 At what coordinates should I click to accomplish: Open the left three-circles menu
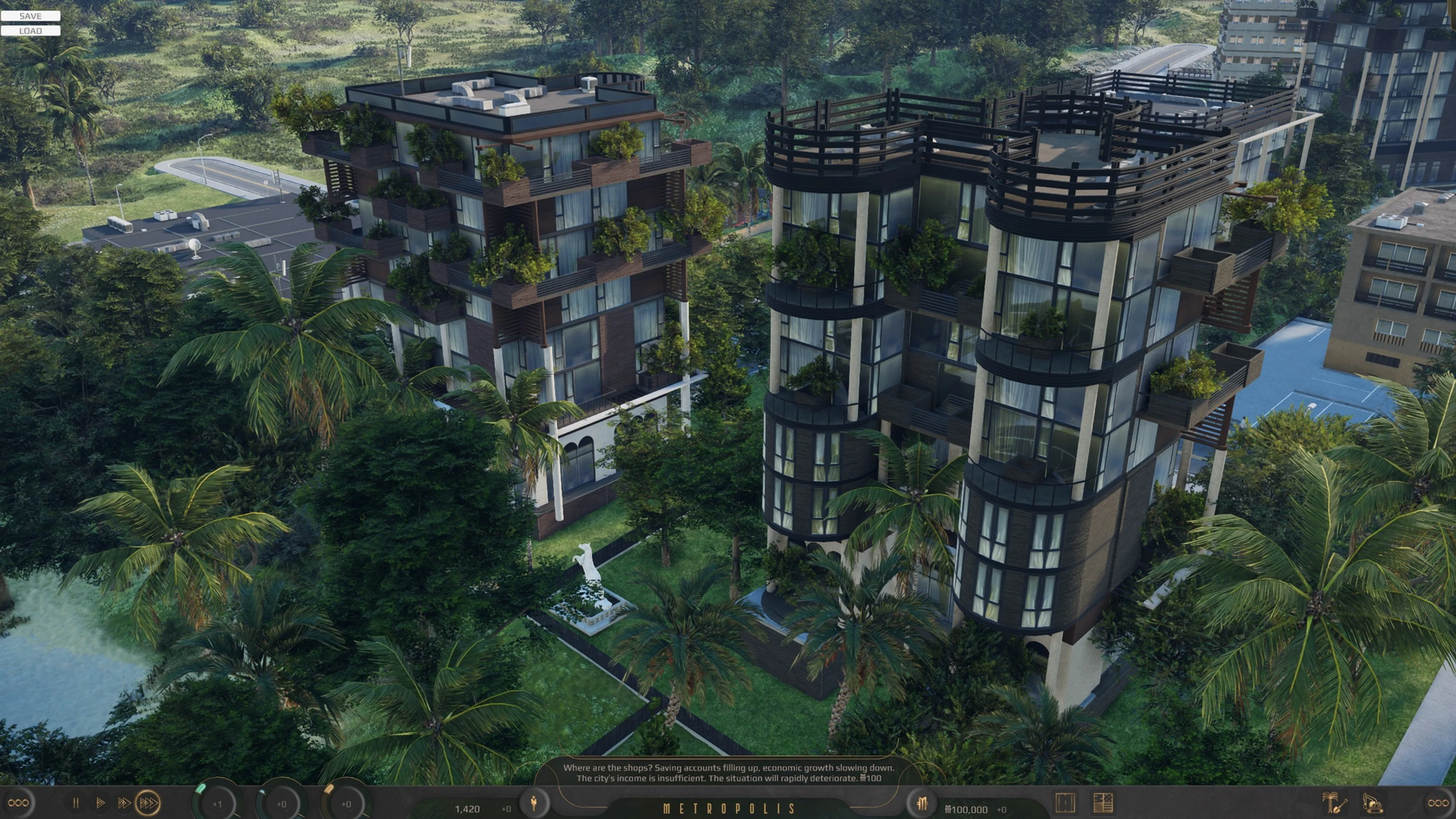point(18,803)
